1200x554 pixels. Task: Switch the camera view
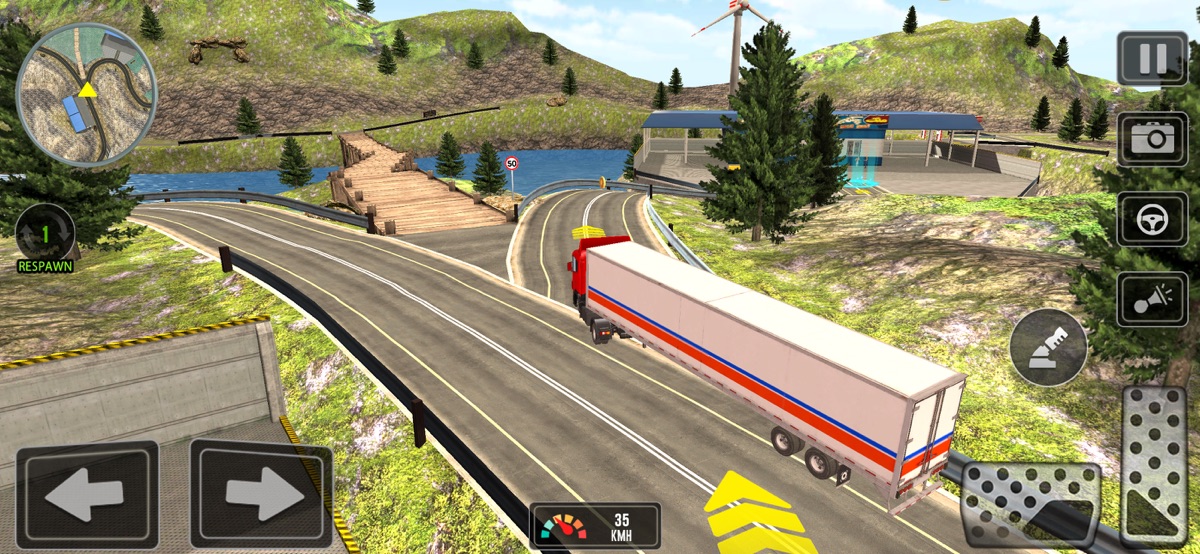coord(1152,138)
